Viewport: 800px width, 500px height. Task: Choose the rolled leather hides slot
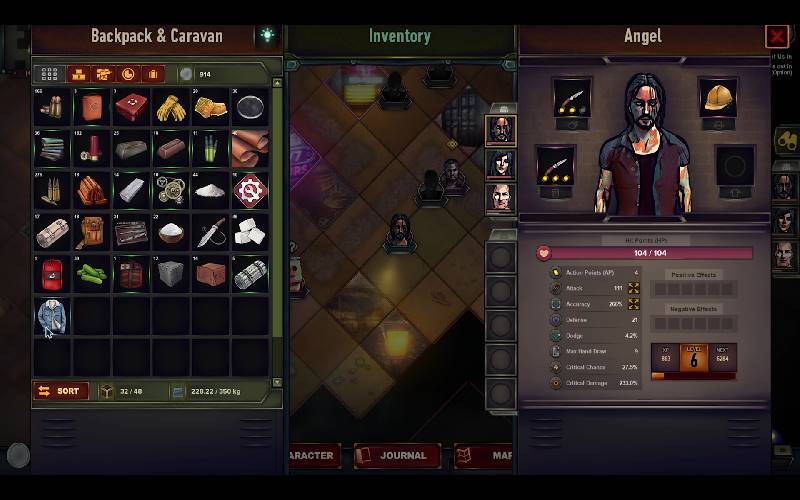[250, 149]
